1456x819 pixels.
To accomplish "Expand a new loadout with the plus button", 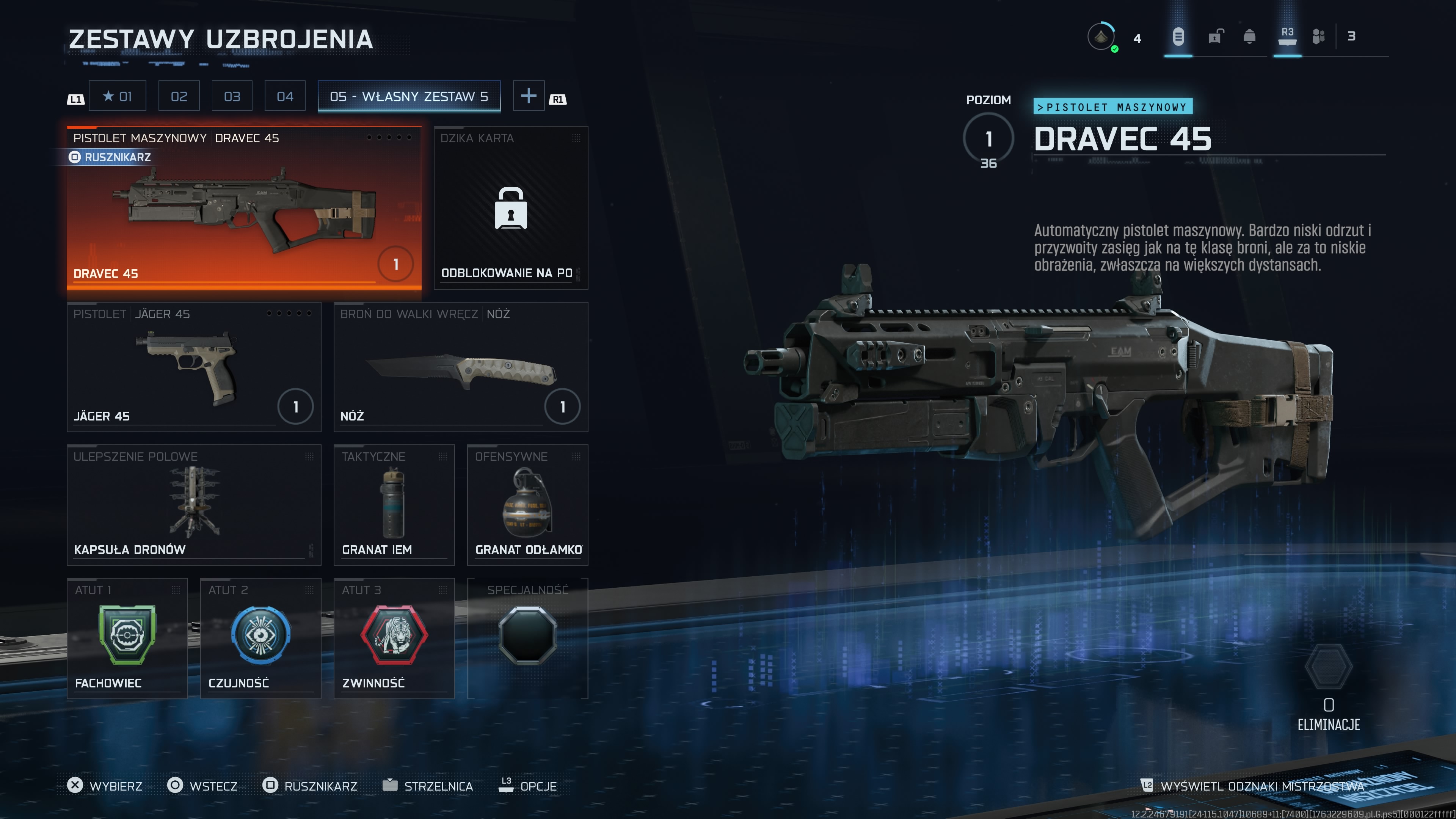I will point(529,96).
